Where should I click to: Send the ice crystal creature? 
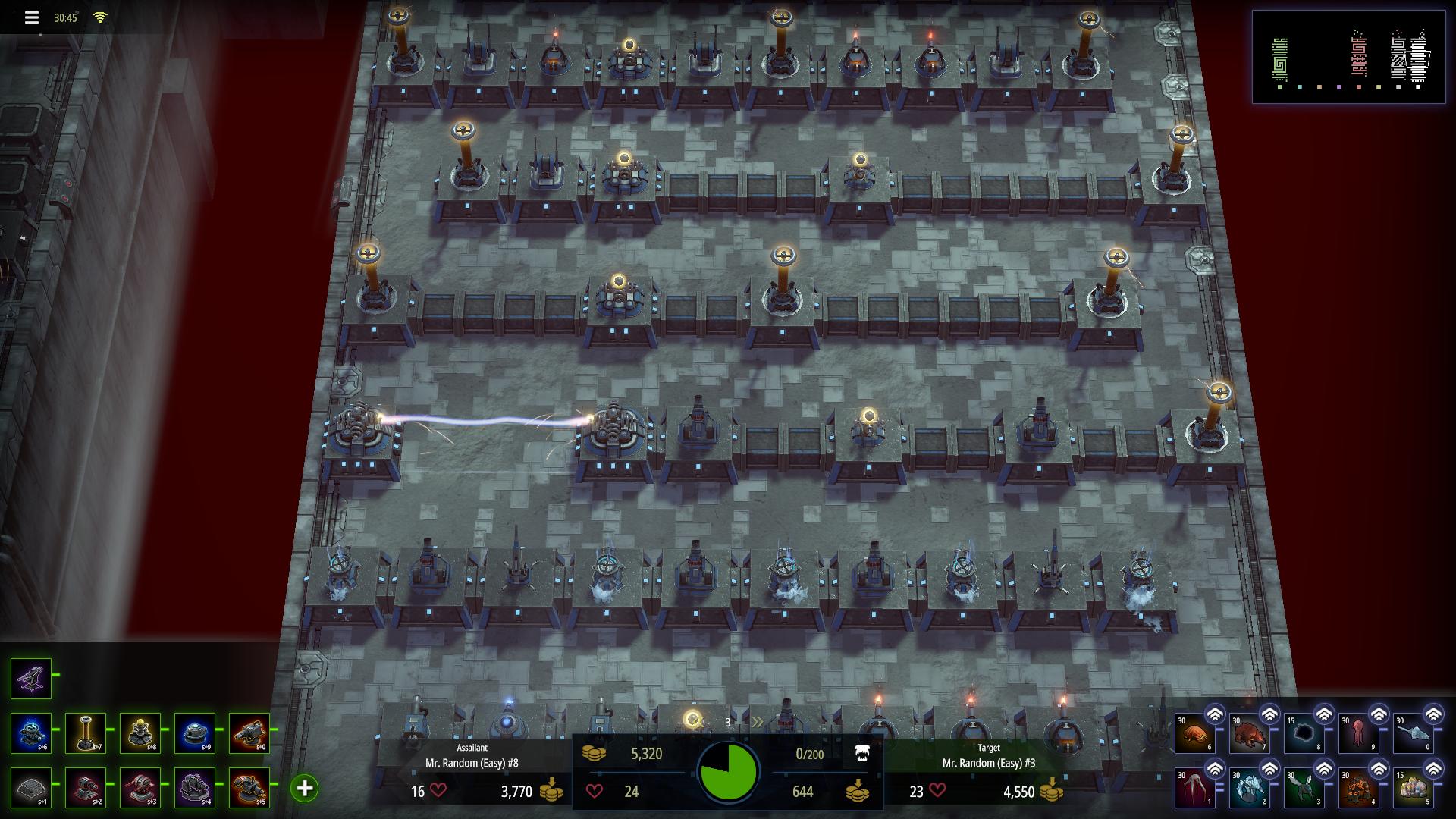[x=1250, y=789]
